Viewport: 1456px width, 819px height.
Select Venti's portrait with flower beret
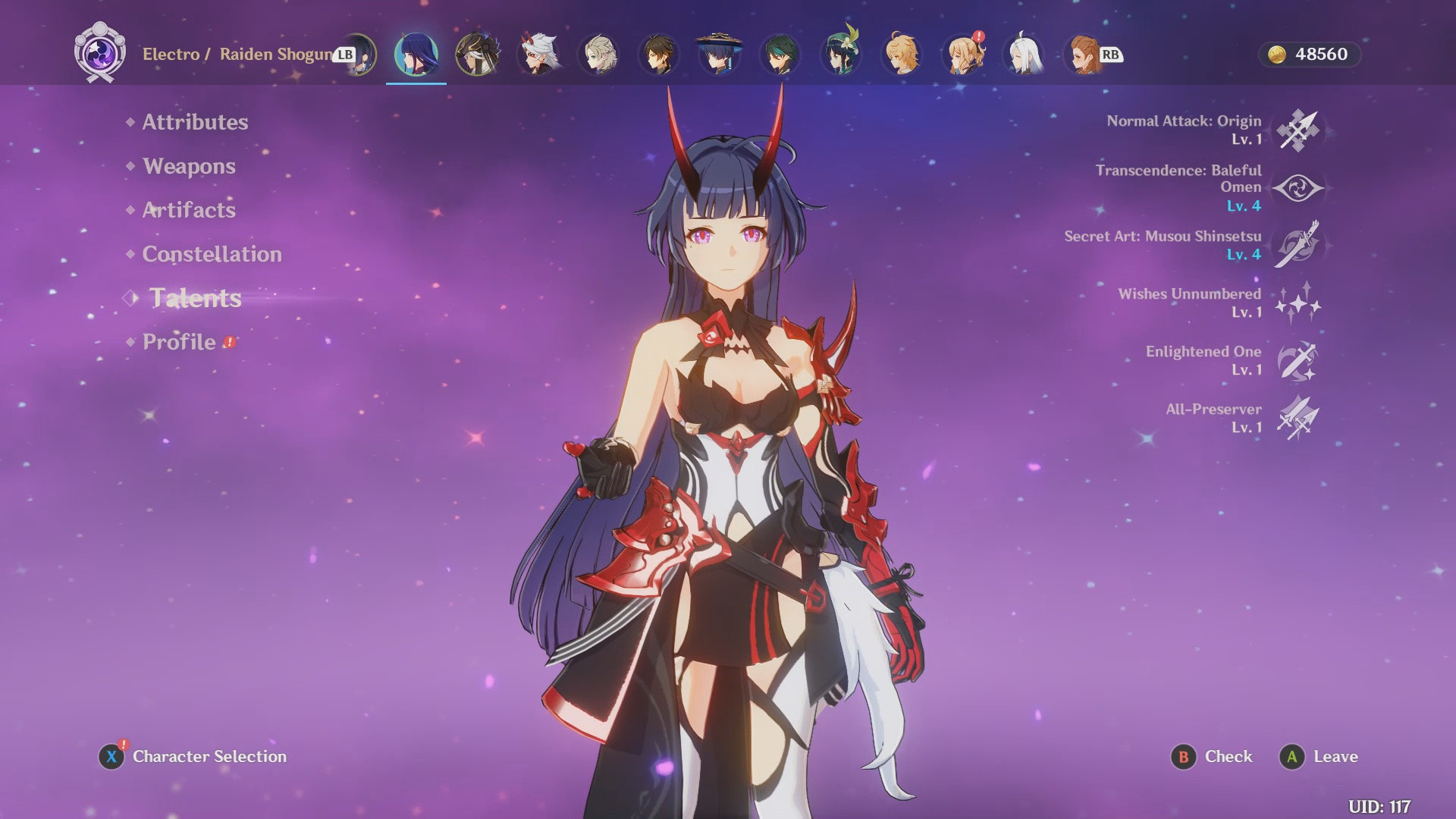click(841, 55)
